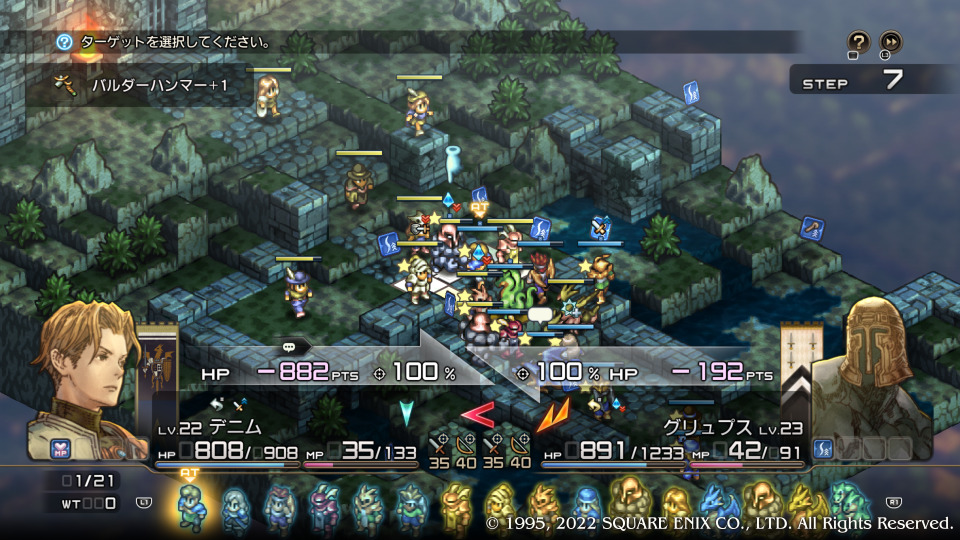This screenshot has height=540, width=960.
Task: Open the question mark help icon
Action: point(858,42)
